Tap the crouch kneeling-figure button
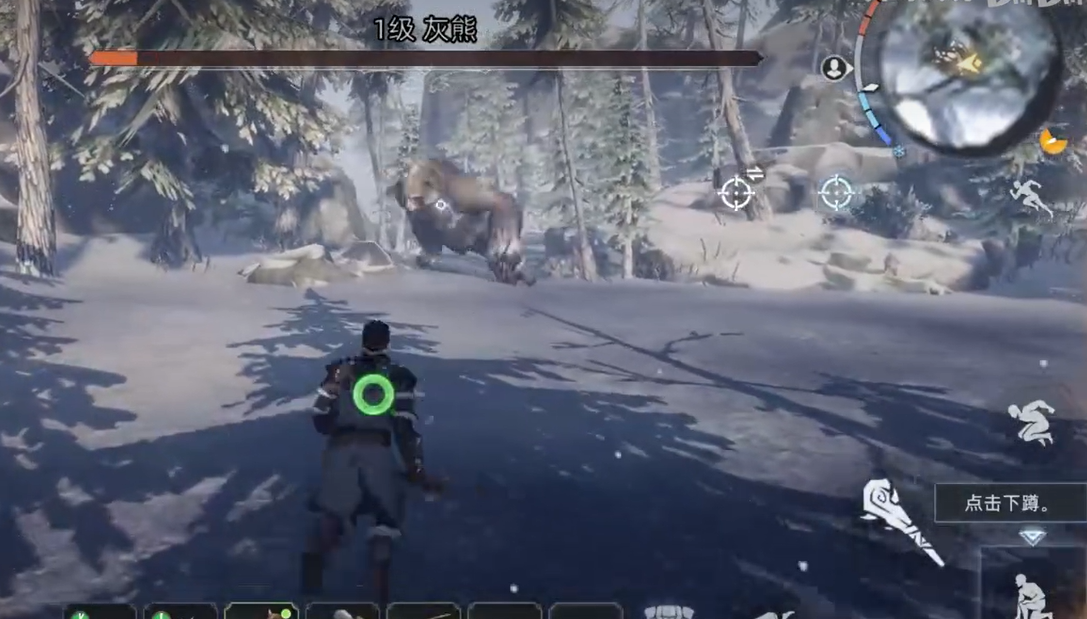The width and height of the screenshot is (1087, 619). [1030, 597]
